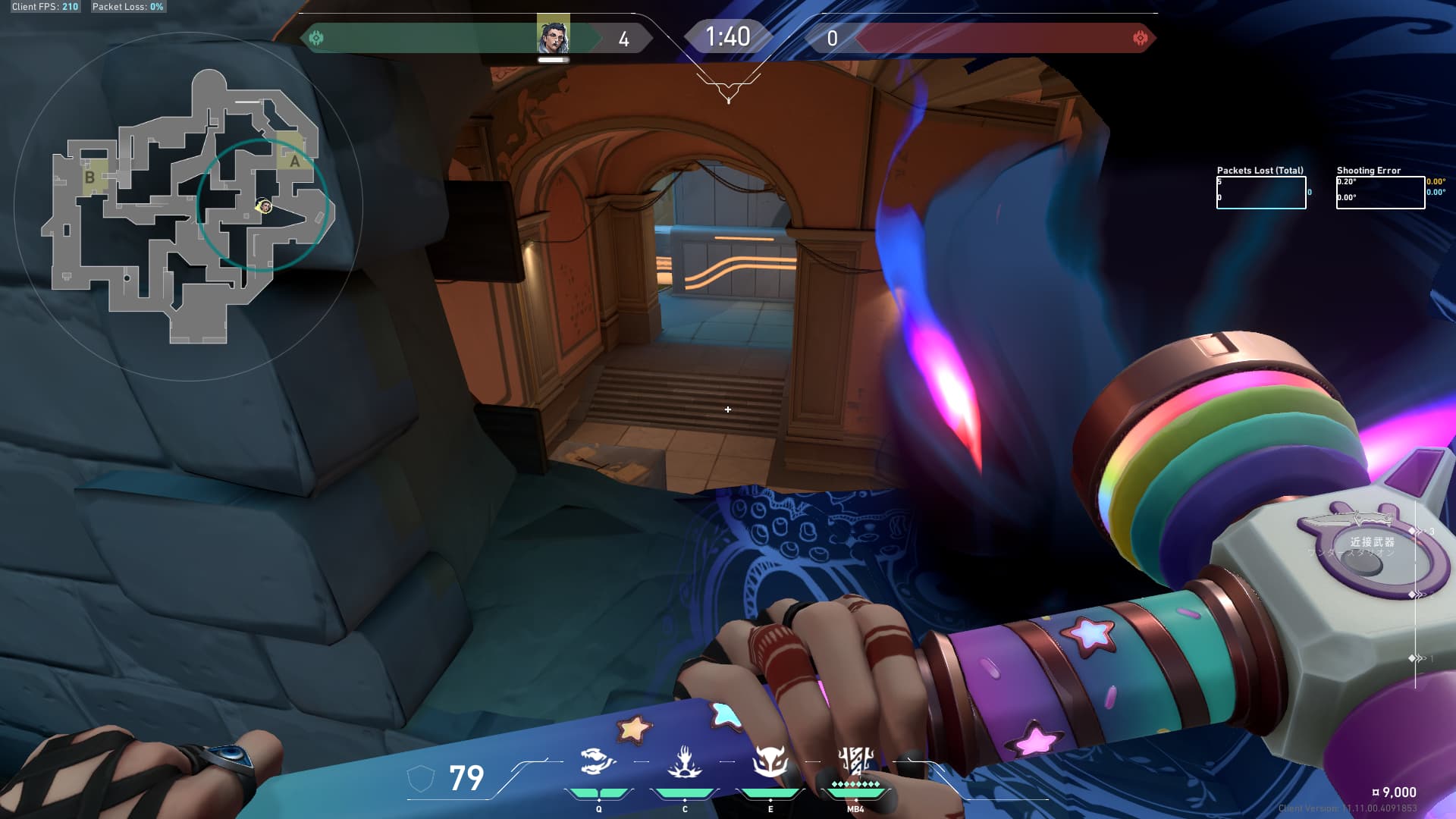The height and width of the screenshot is (819, 1456).
Task: Select the A site marker on minimap
Action: [x=294, y=160]
